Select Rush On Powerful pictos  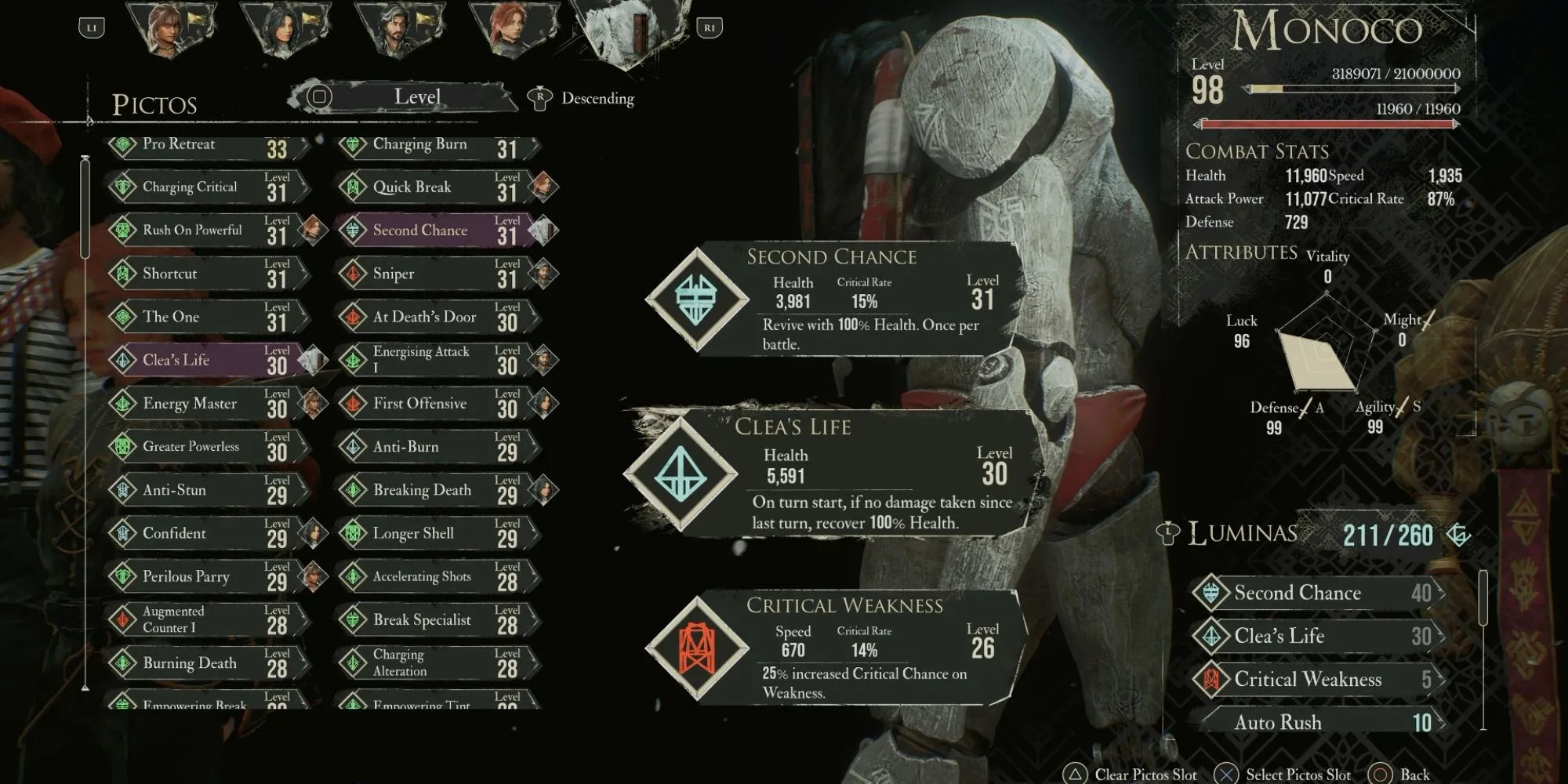[x=205, y=230]
